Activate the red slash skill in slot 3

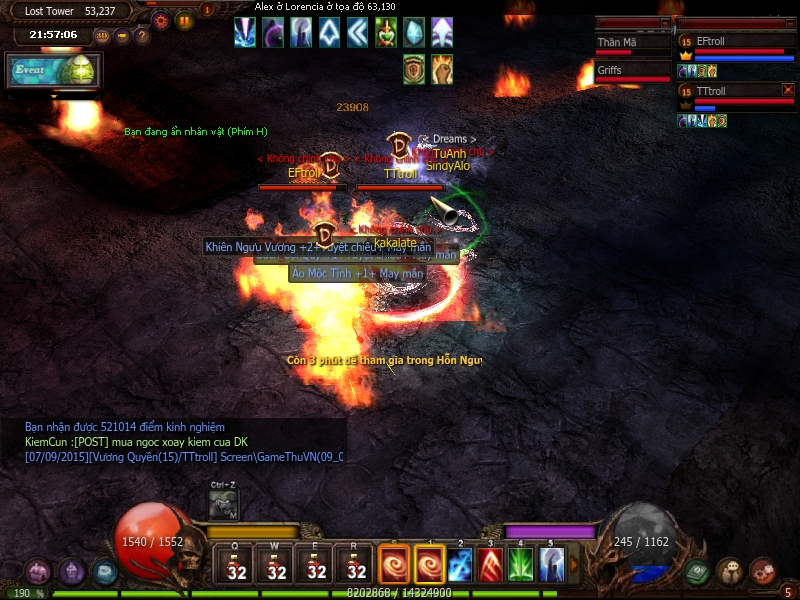coord(491,564)
